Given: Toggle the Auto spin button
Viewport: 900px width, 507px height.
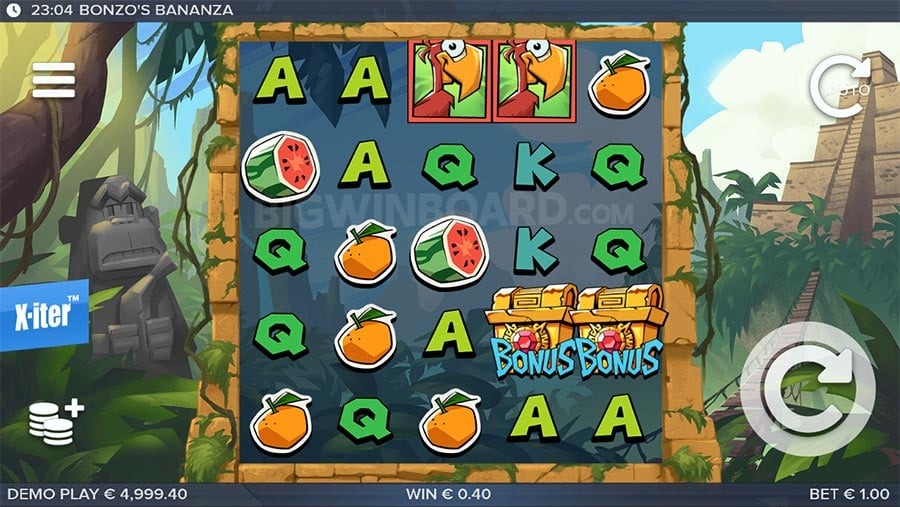Looking at the screenshot, I should click(840, 87).
